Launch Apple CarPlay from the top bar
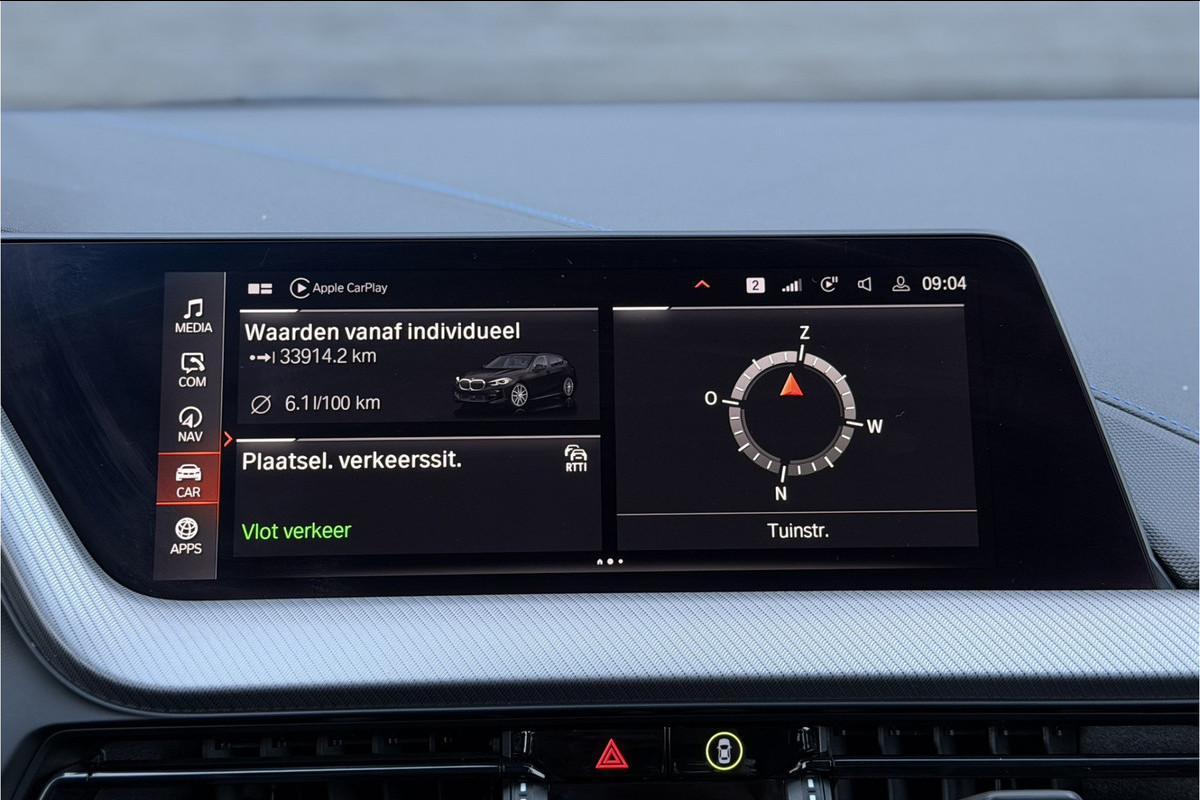Viewport: 1200px width, 800px height. click(x=339, y=288)
